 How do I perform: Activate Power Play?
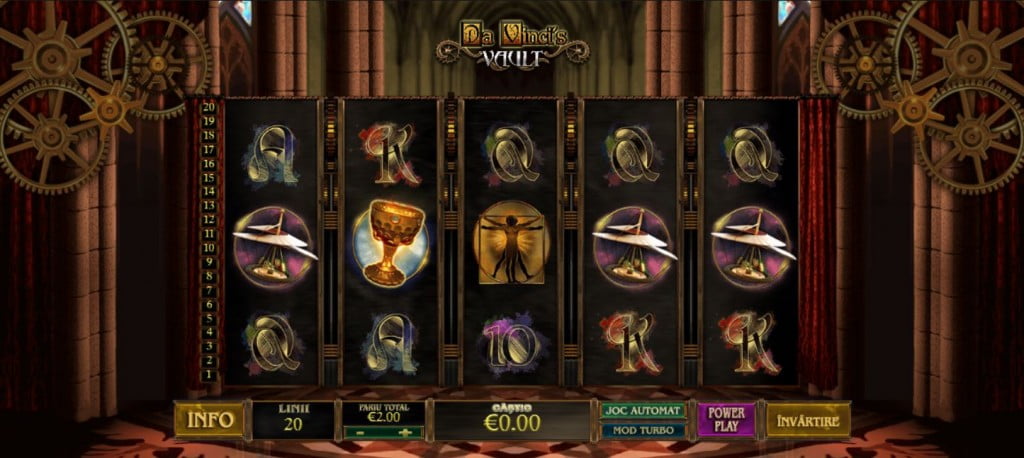pyautogui.click(x=727, y=420)
